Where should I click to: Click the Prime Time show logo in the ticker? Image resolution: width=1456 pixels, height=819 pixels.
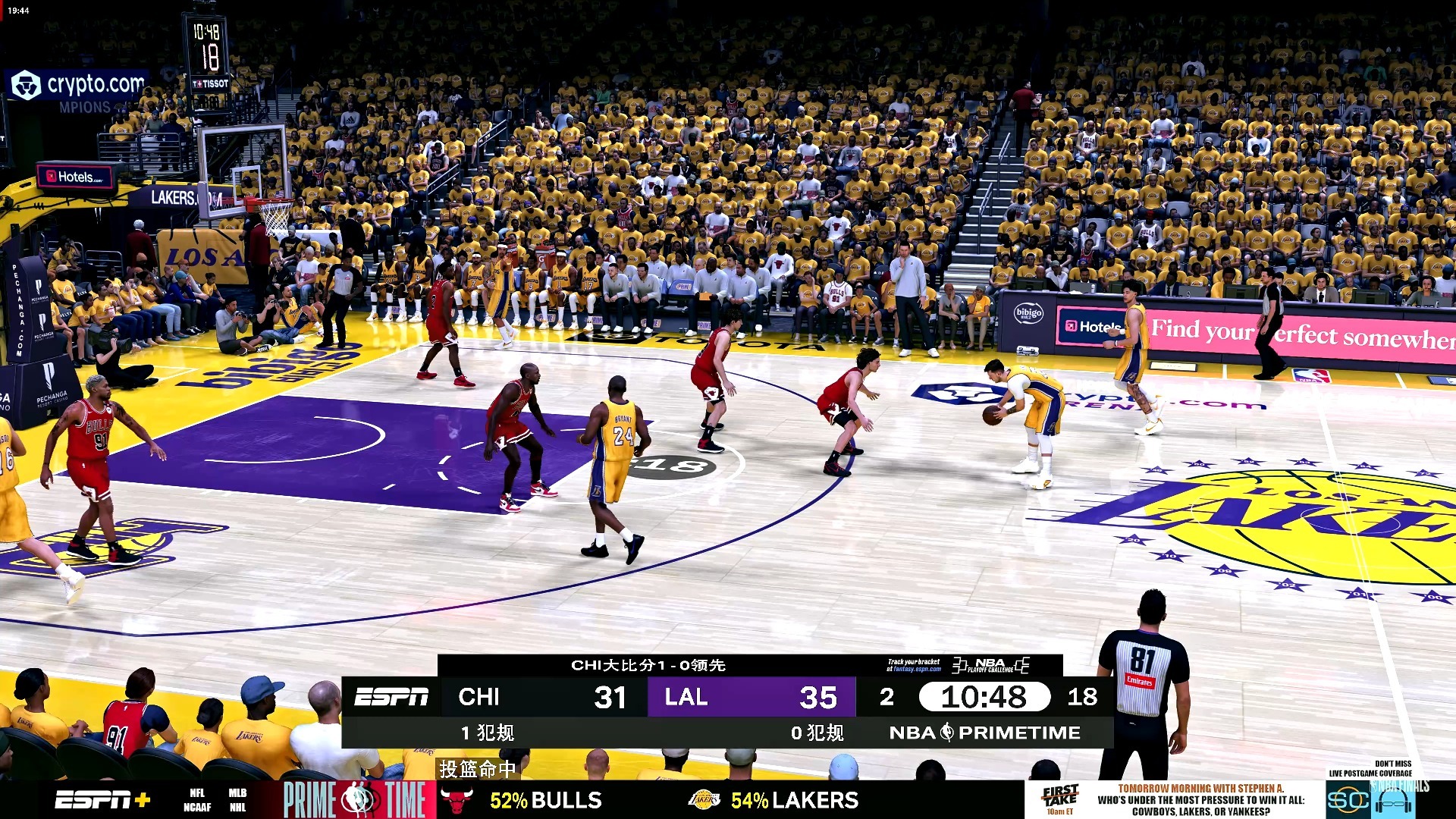(356, 799)
